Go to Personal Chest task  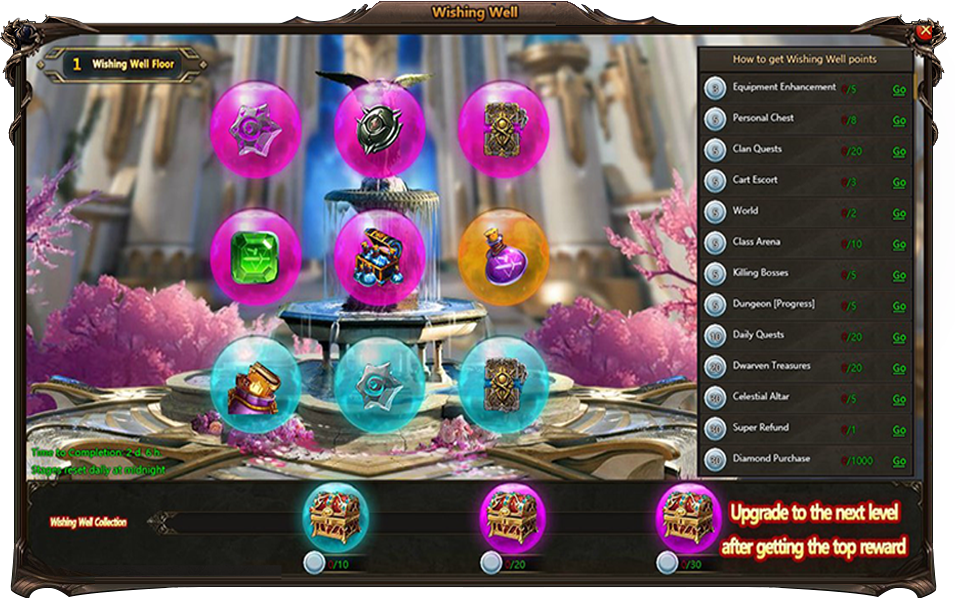pos(899,120)
